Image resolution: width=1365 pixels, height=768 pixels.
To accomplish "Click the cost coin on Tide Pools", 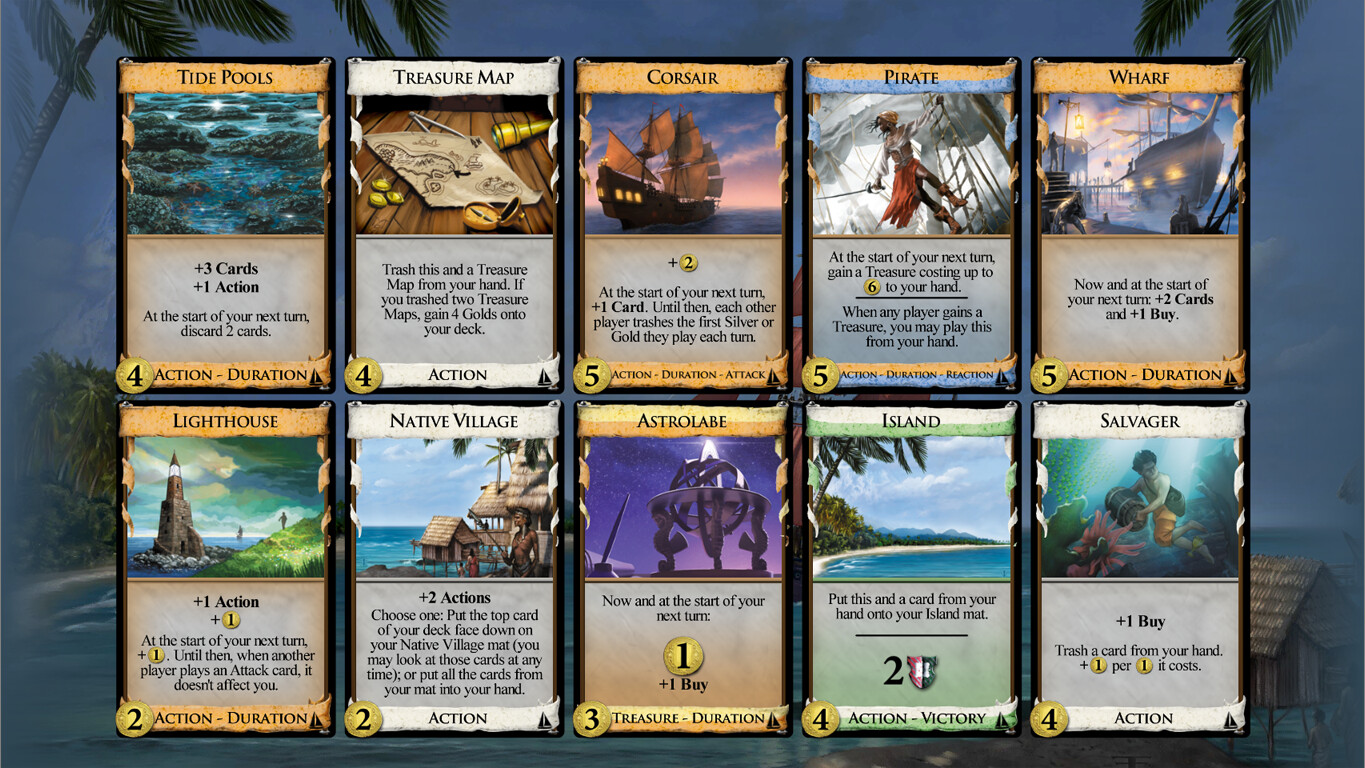I will (x=133, y=375).
